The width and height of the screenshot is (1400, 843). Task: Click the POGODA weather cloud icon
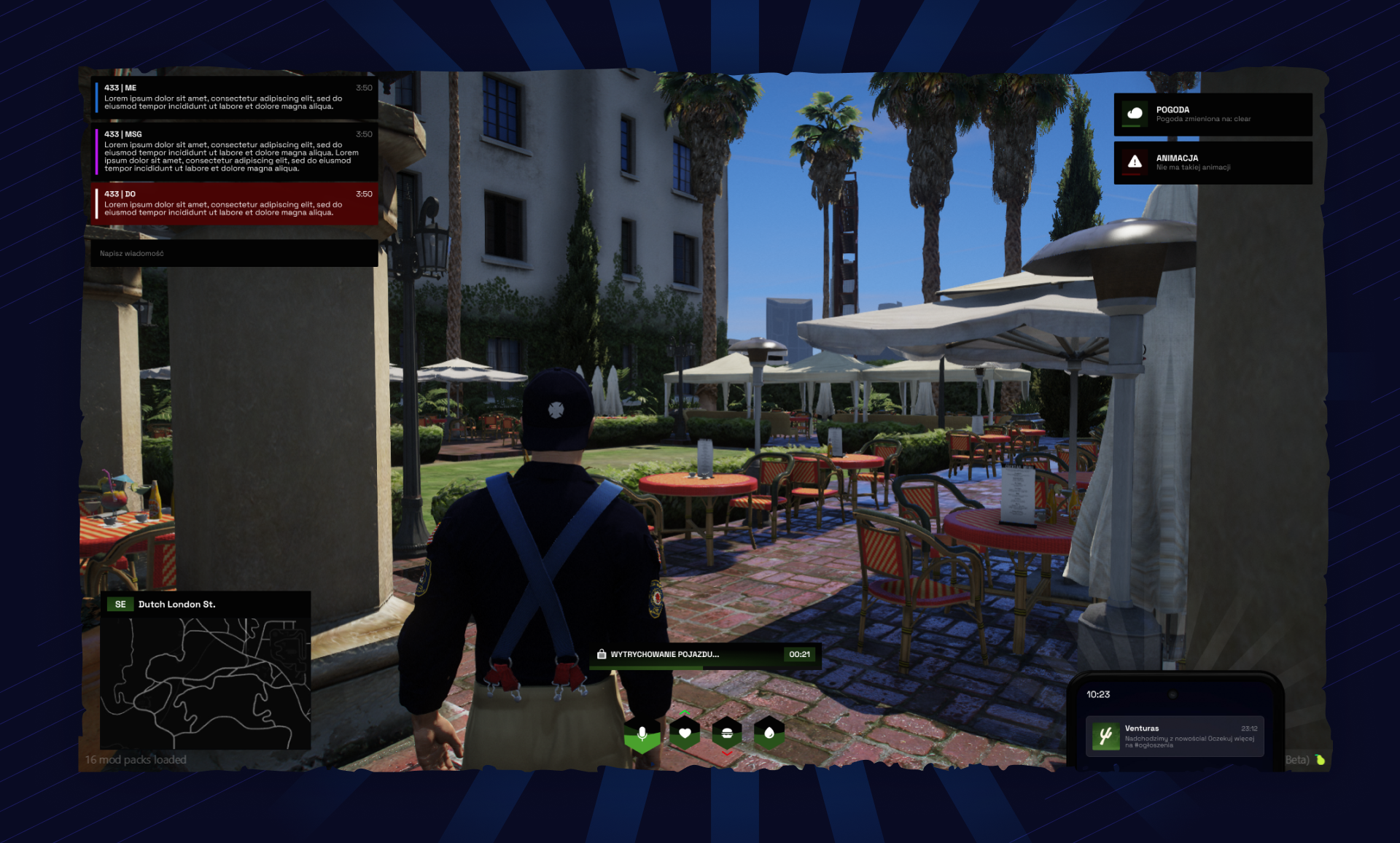click(x=1135, y=113)
